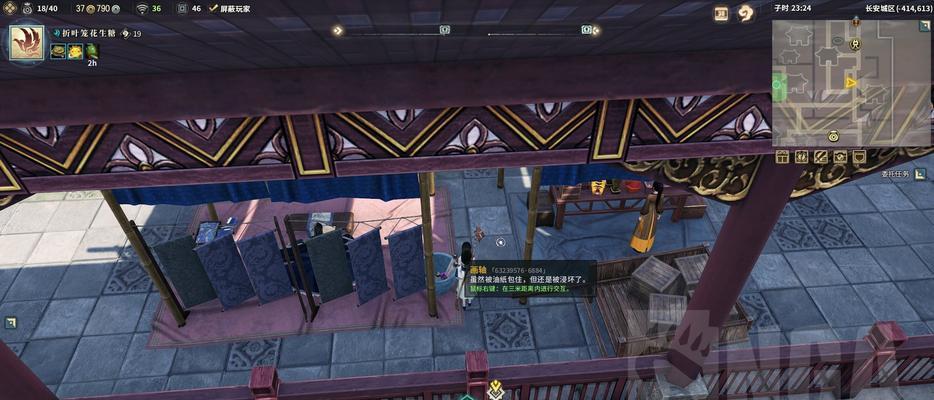Click the yellow chevron marker at bottom center
The image size is (934, 400).
tap(496, 386)
